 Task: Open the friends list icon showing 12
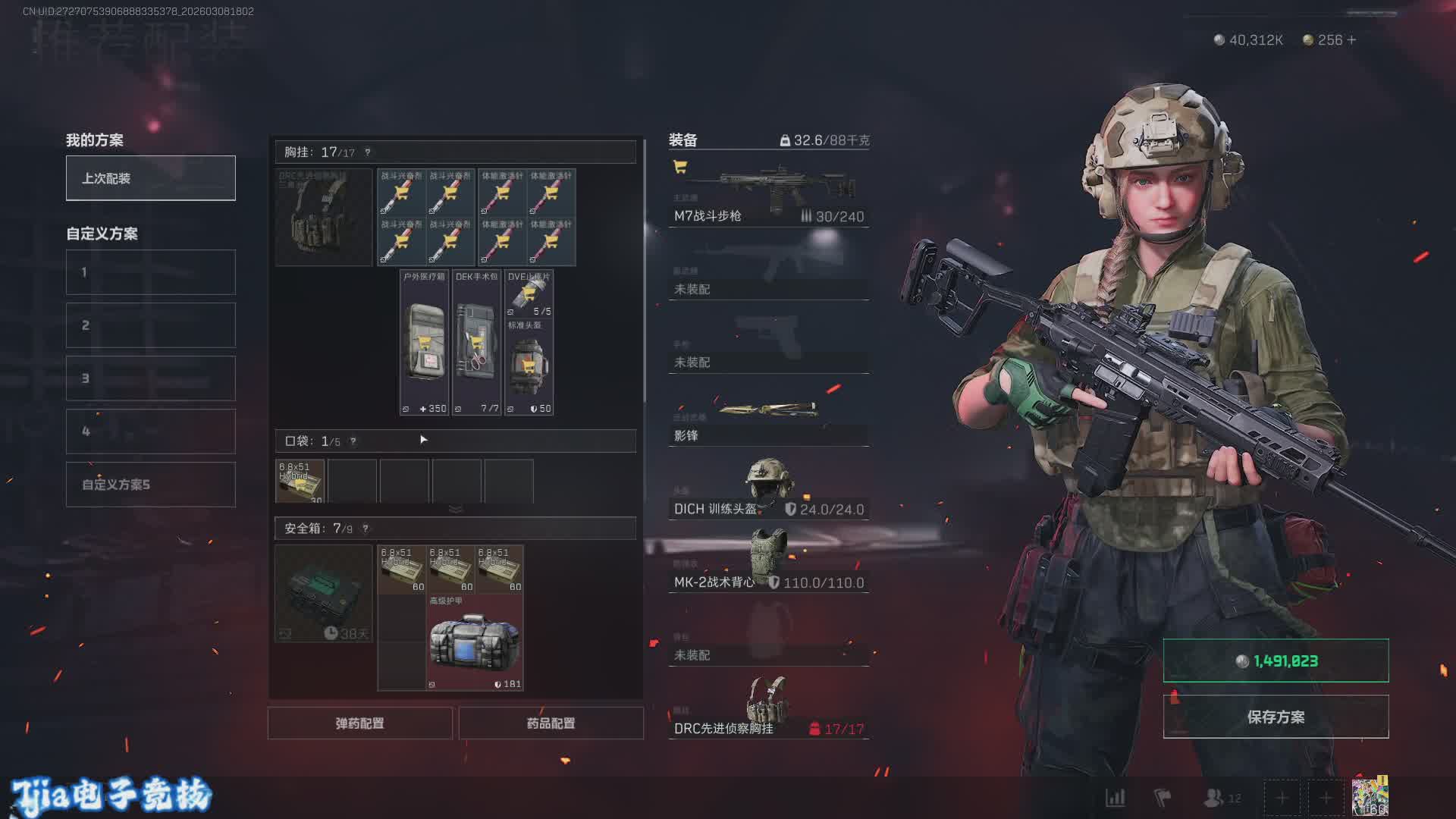(x=1221, y=798)
